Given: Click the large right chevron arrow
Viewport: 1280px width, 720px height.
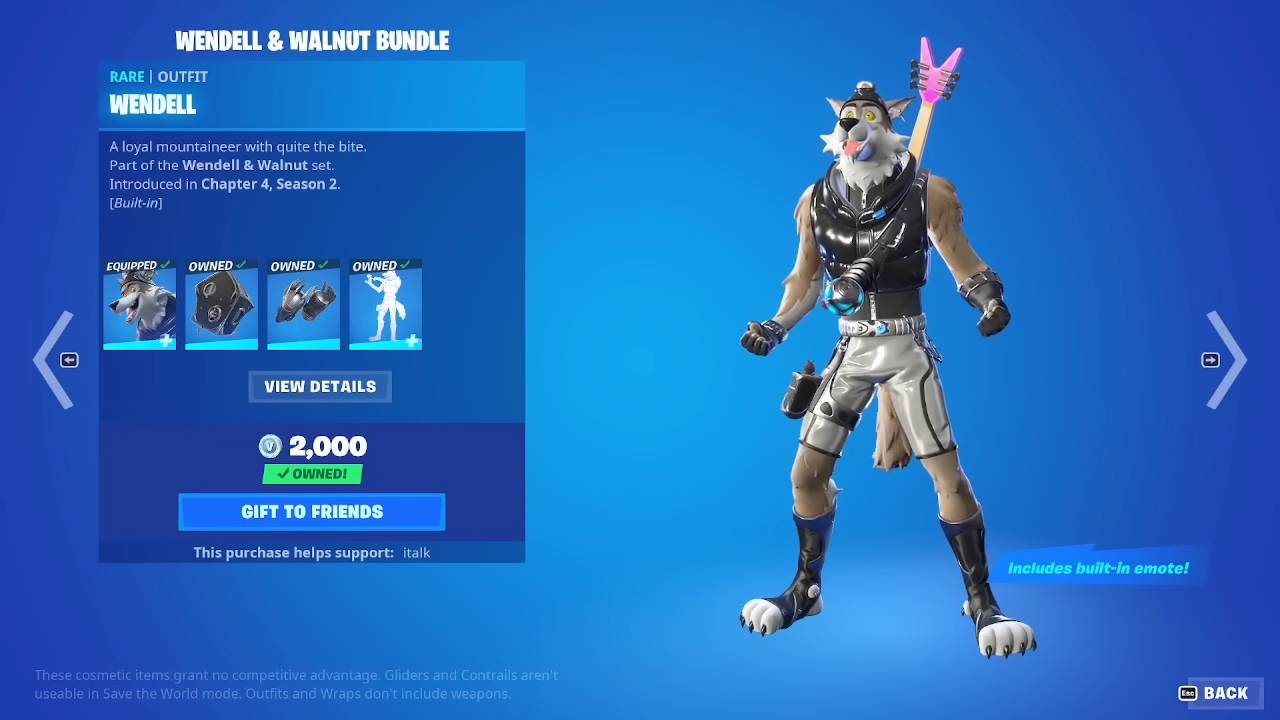Looking at the screenshot, I should [x=1228, y=360].
